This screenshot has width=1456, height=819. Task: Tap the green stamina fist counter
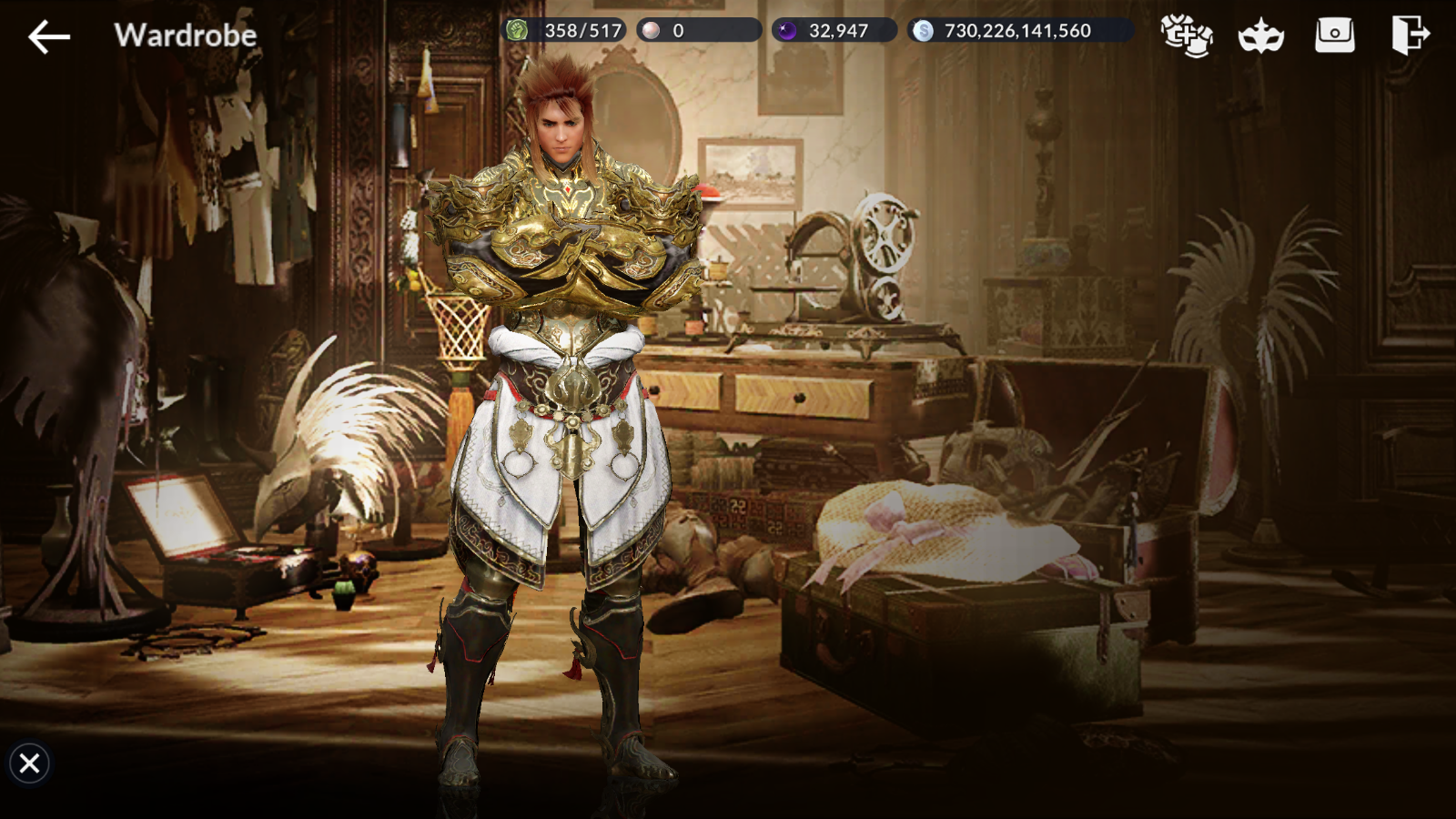(x=564, y=31)
